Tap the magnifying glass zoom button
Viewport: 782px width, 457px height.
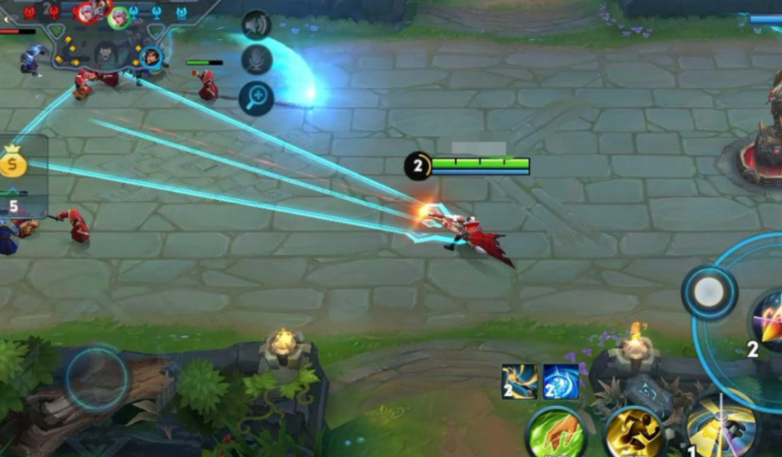257,97
